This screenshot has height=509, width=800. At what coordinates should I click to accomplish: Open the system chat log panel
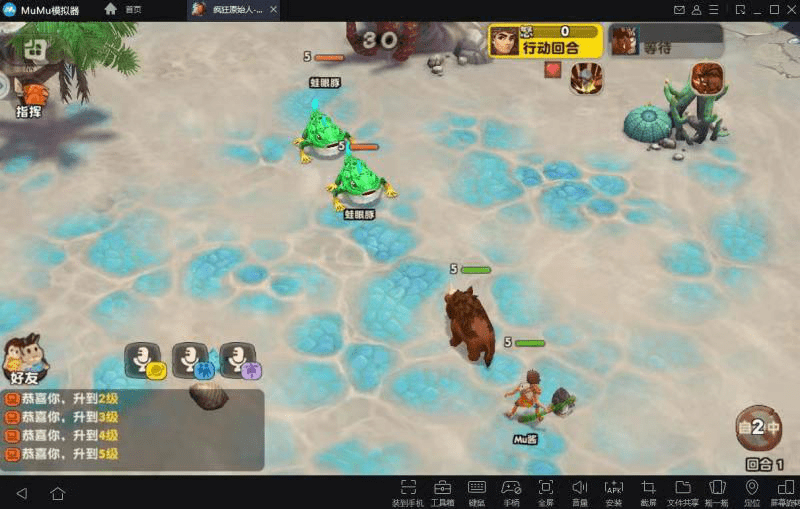(130, 427)
